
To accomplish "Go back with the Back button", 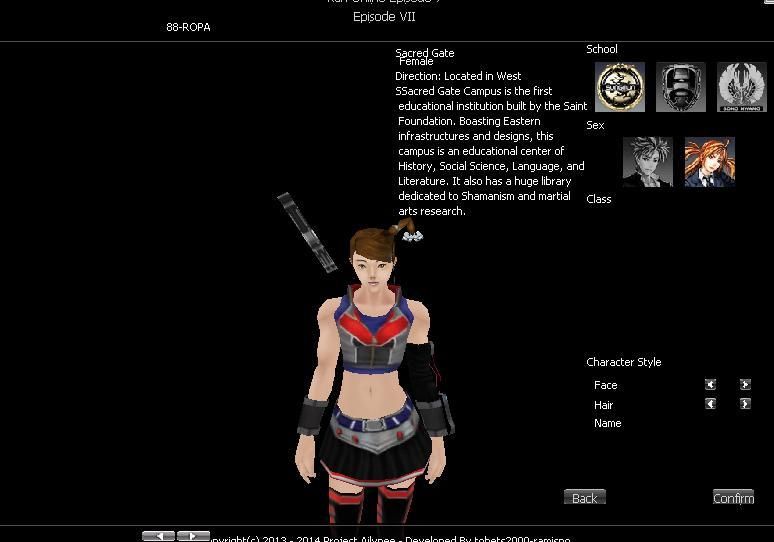I will (585, 497).
